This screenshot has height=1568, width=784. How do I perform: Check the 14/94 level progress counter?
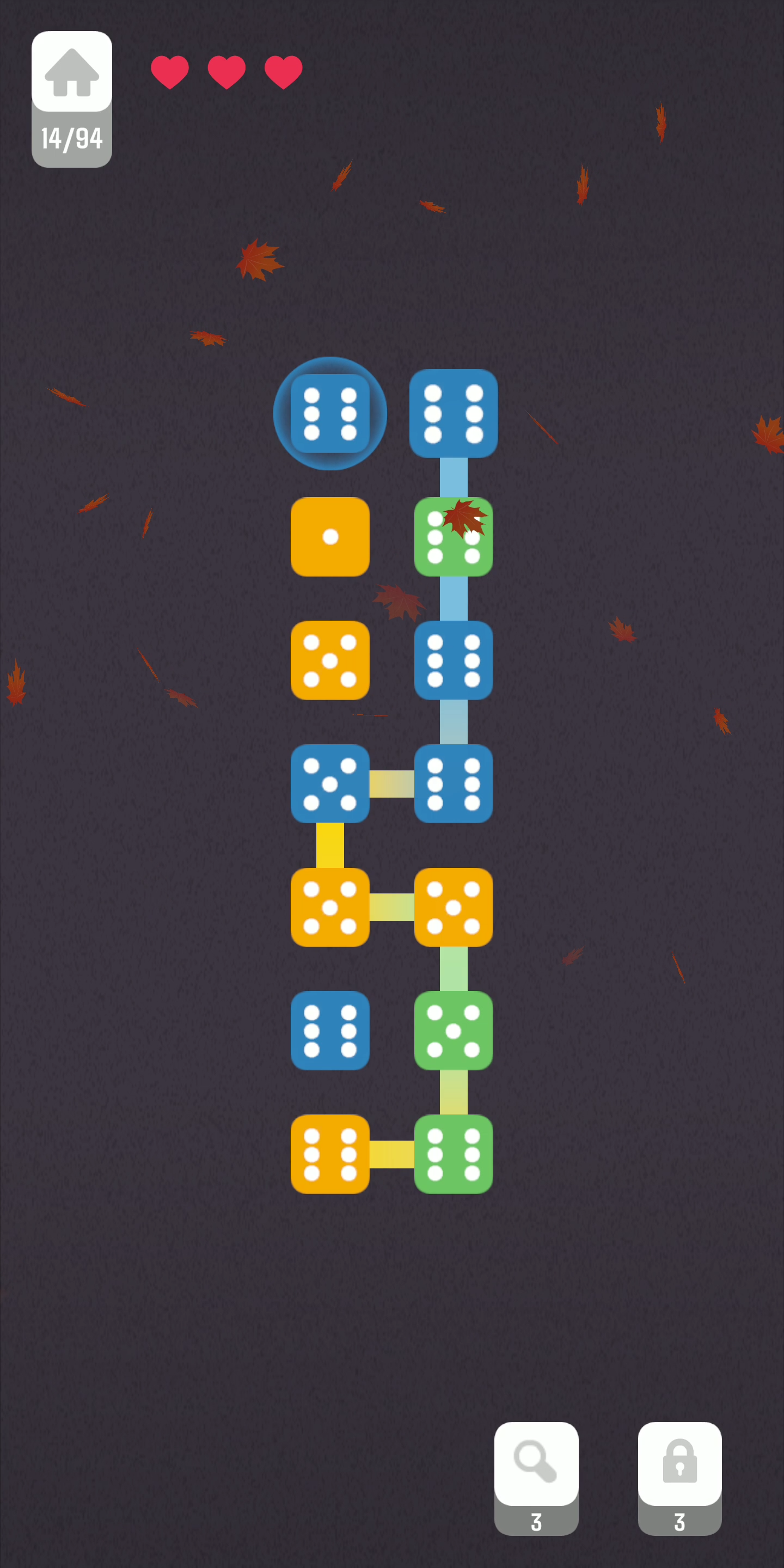pyautogui.click(x=72, y=139)
